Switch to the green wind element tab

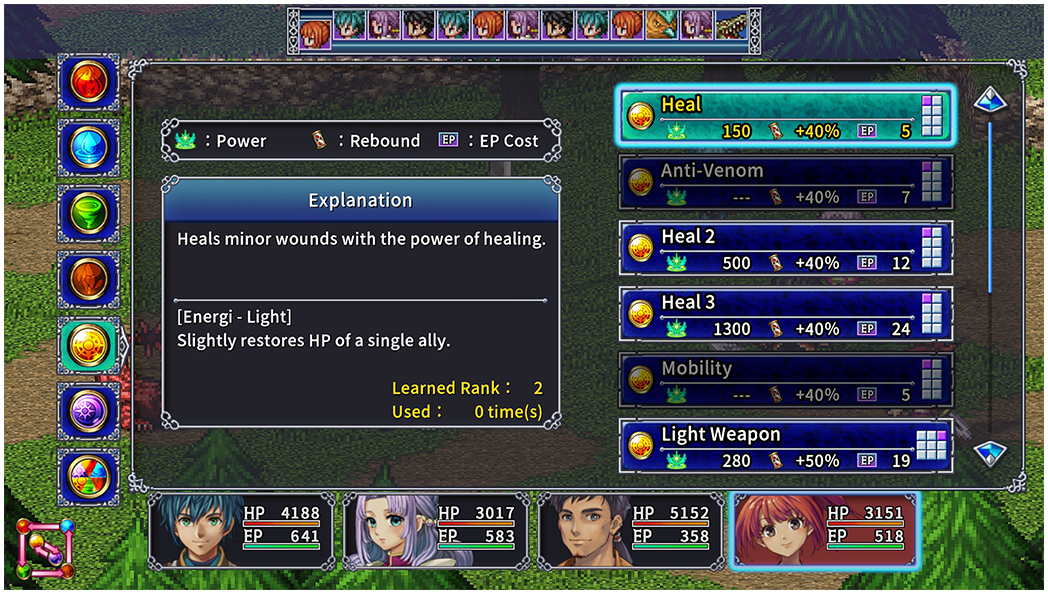click(88, 213)
